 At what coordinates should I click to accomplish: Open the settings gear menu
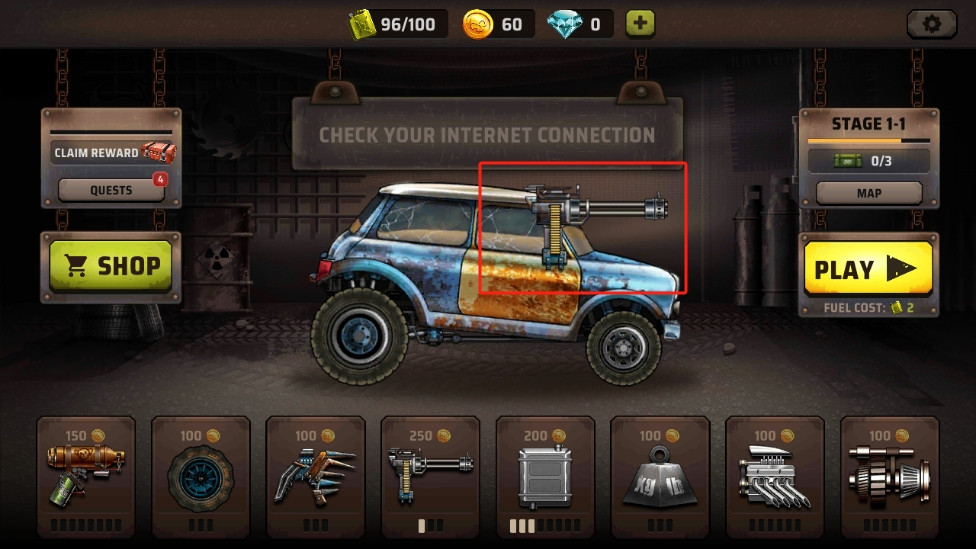point(931,24)
